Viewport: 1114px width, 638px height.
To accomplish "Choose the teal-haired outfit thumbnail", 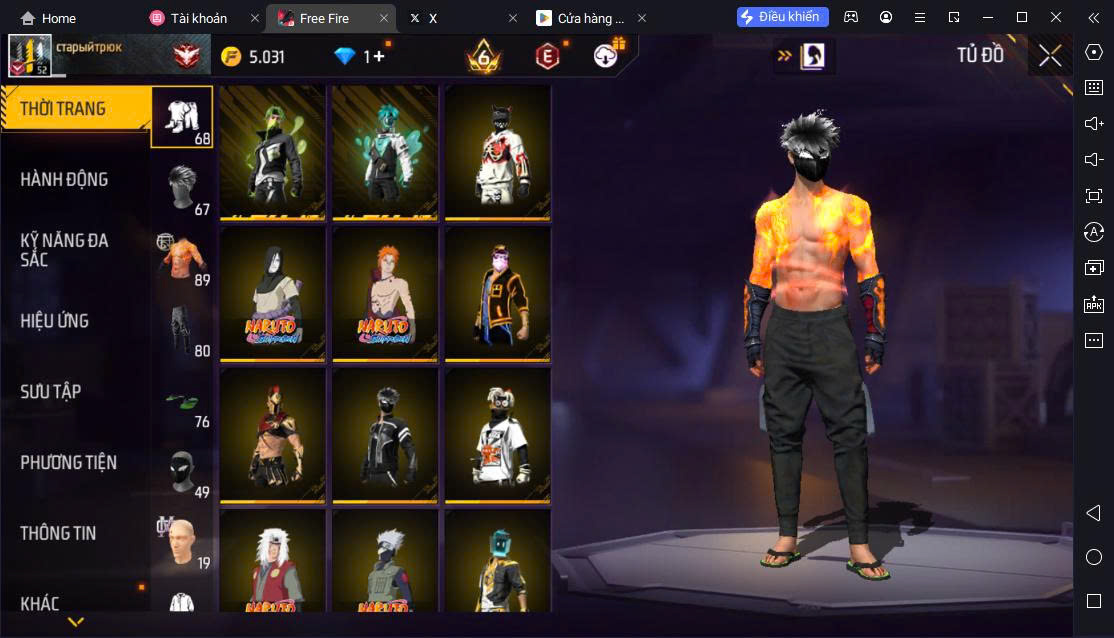I will [385, 151].
